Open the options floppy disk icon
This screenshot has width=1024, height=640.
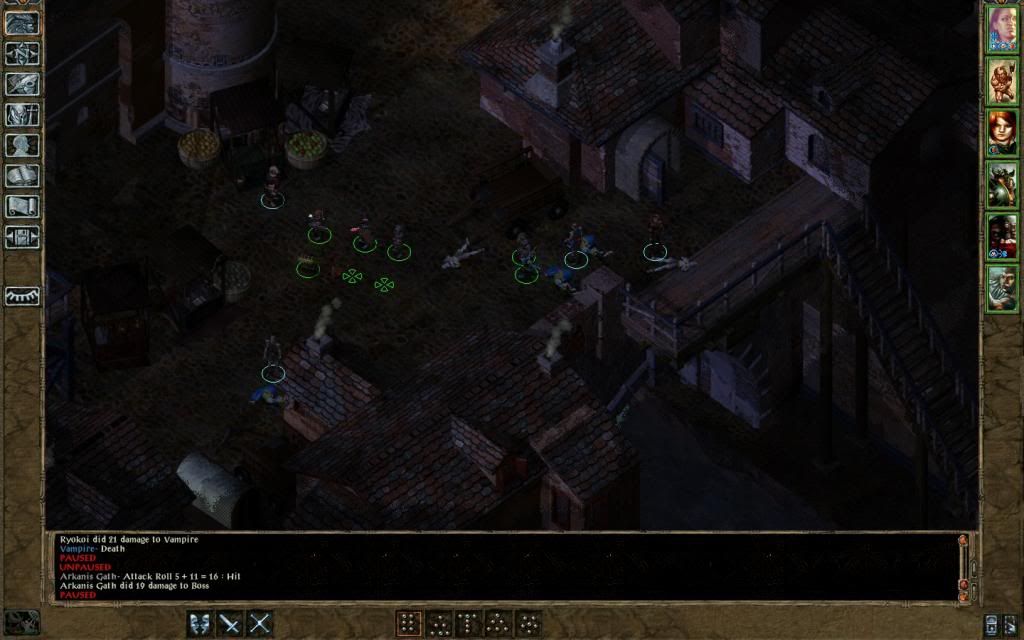click(22, 237)
